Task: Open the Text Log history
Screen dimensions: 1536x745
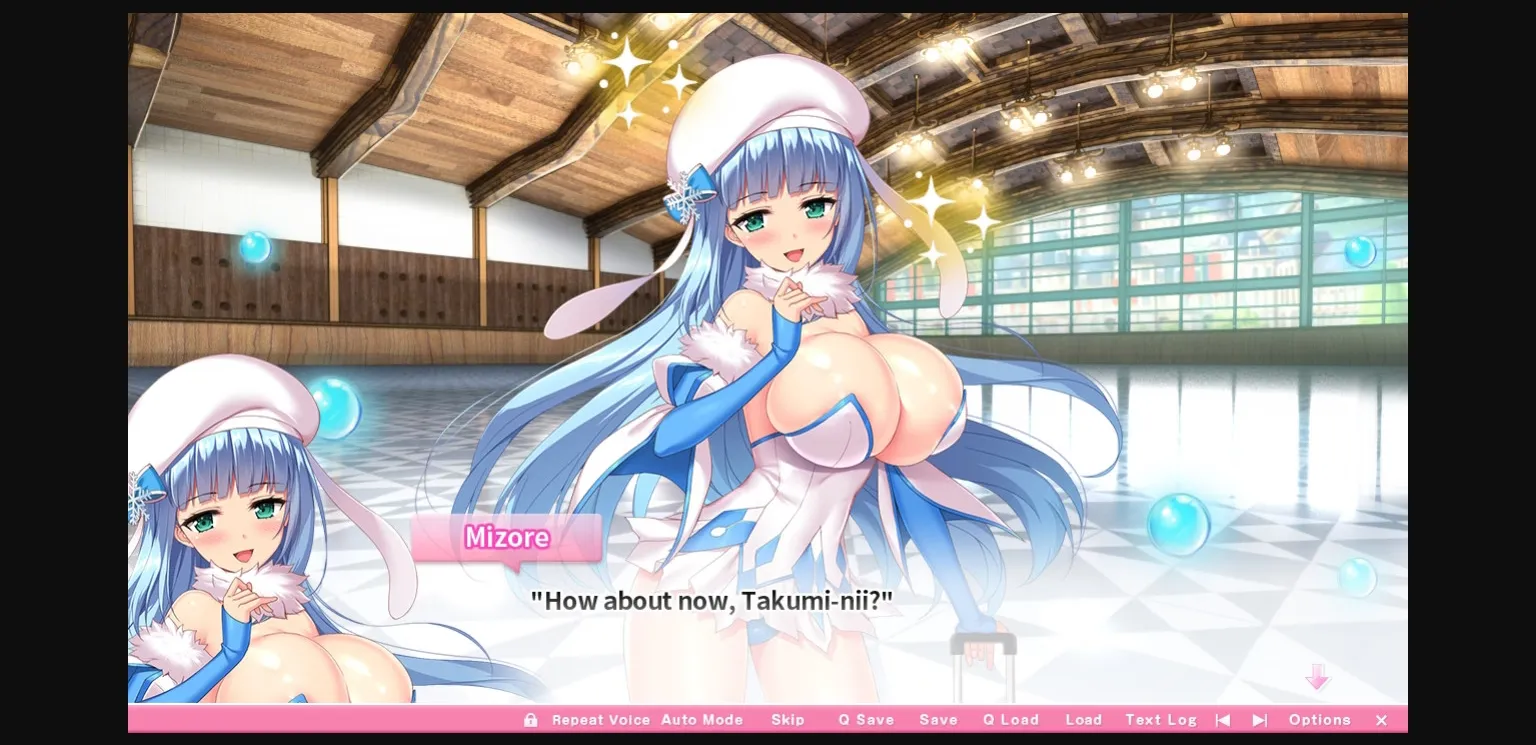Action: 1160,720
